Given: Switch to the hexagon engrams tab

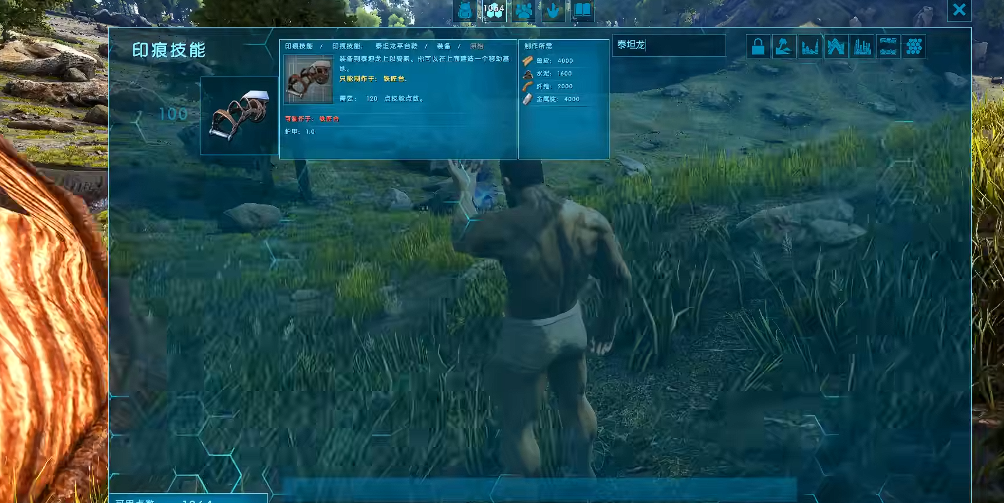Looking at the screenshot, I should click(x=494, y=10).
